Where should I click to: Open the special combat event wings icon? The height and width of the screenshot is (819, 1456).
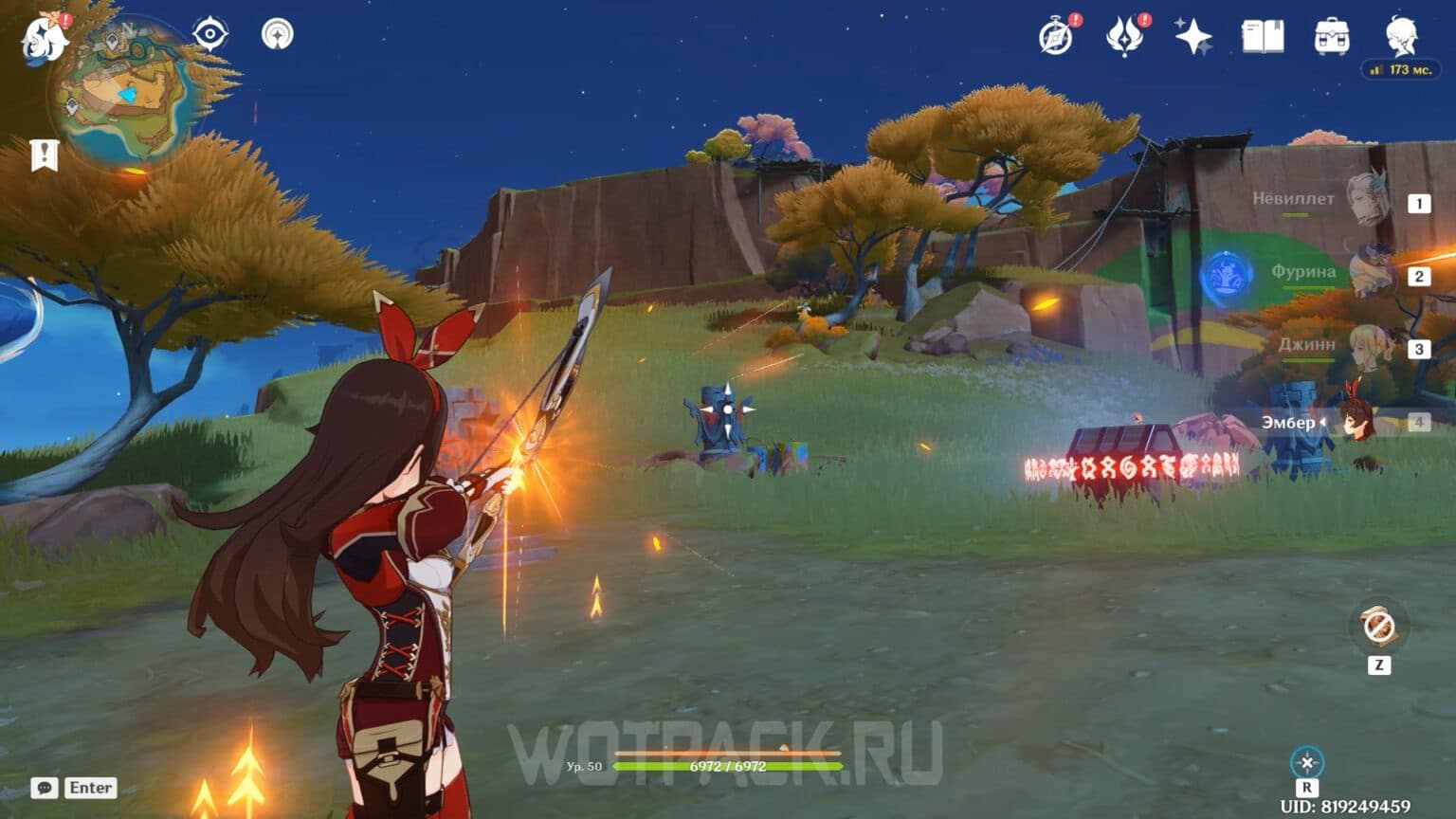pyautogui.click(x=1126, y=34)
